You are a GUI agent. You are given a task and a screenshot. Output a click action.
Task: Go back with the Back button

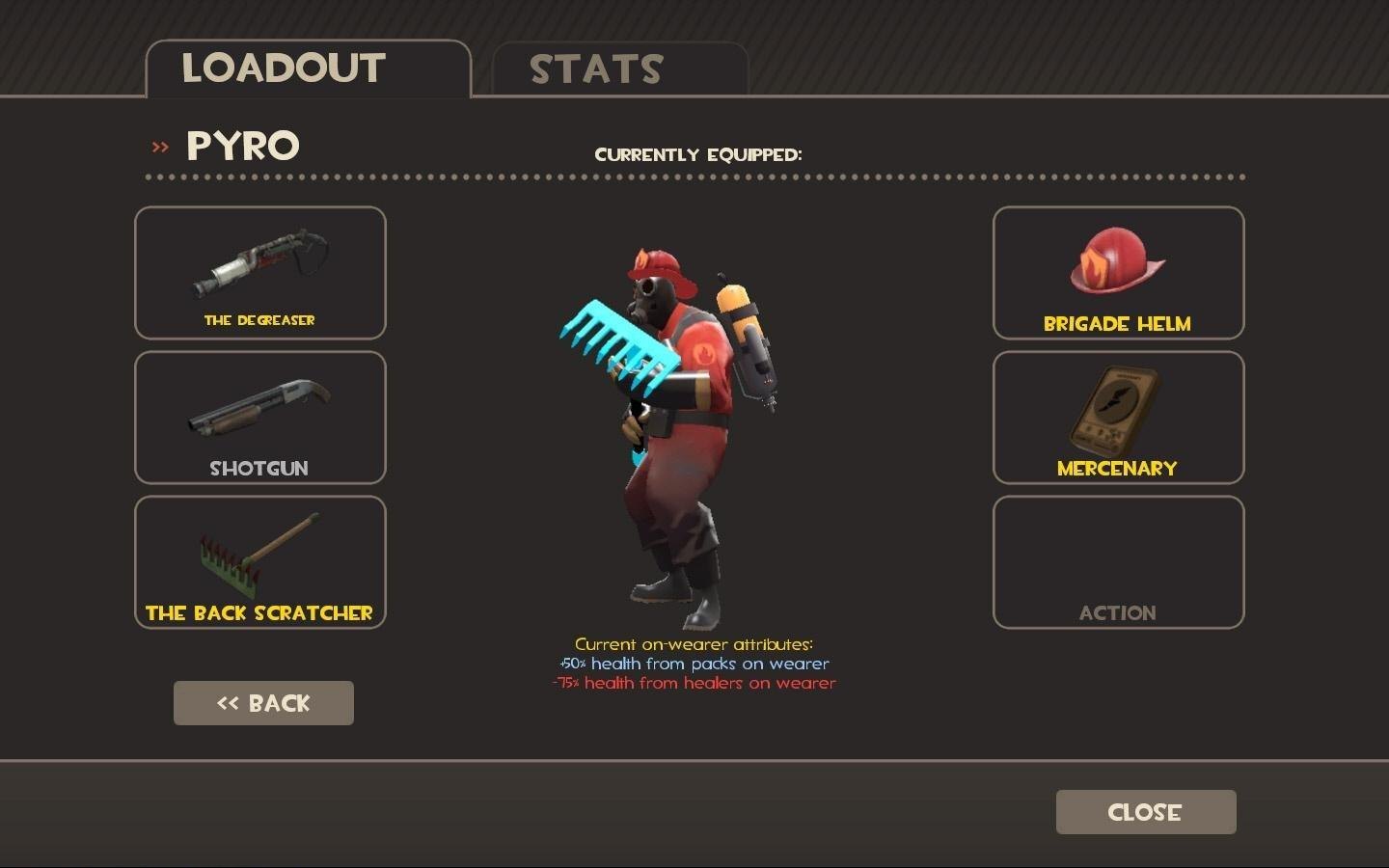tap(263, 703)
